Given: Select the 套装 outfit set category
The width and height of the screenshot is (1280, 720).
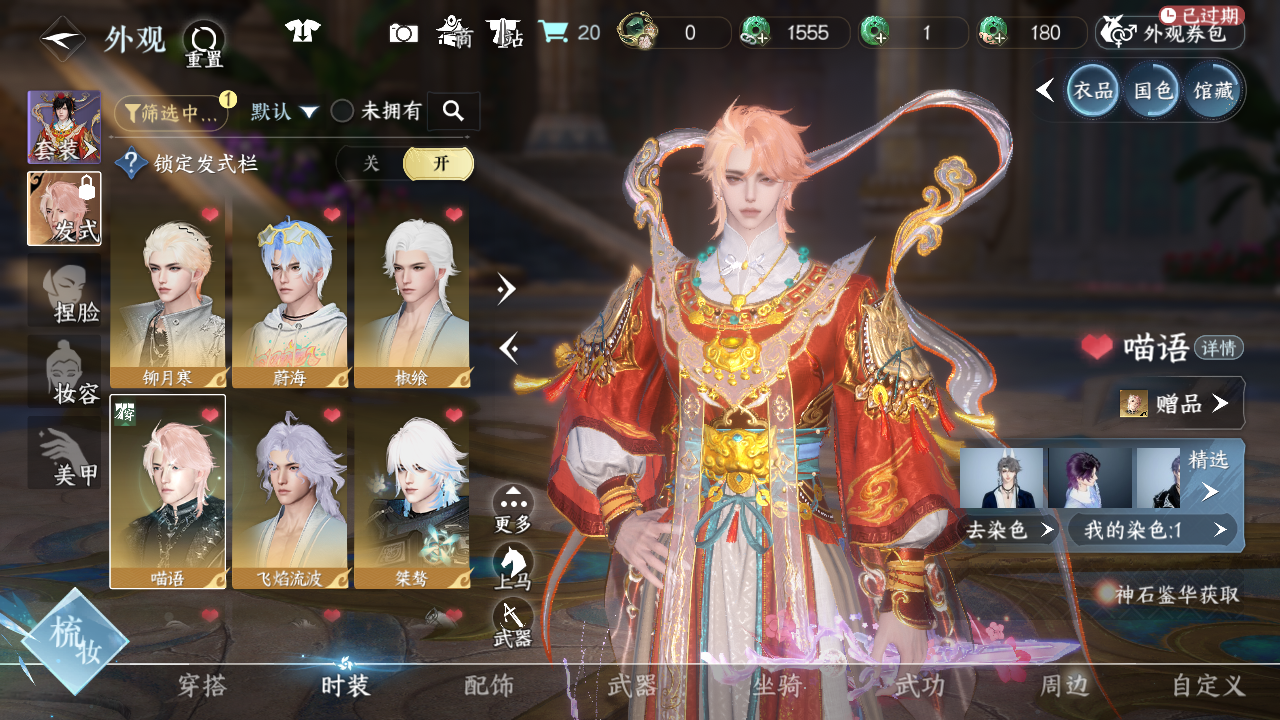Looking at the screenshot, I should click(x=64, y=127).
